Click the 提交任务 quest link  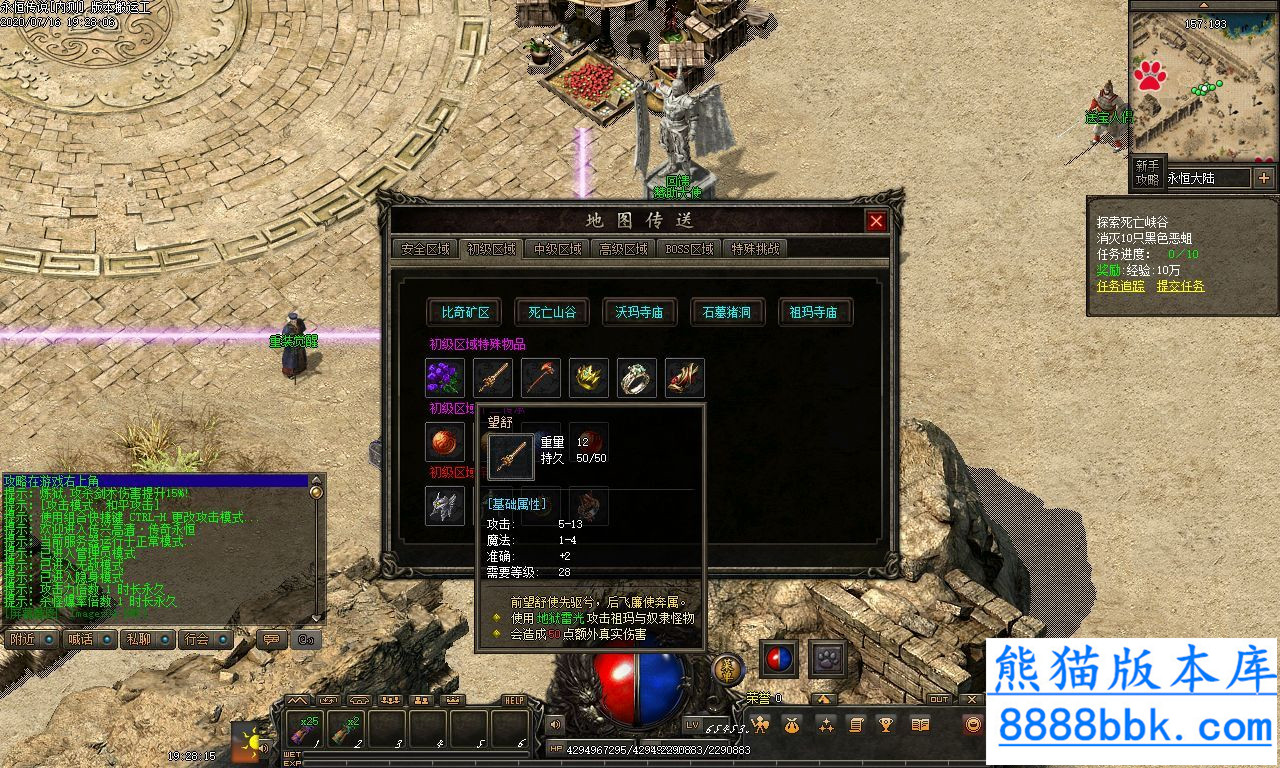click(x=1180, y=286)
